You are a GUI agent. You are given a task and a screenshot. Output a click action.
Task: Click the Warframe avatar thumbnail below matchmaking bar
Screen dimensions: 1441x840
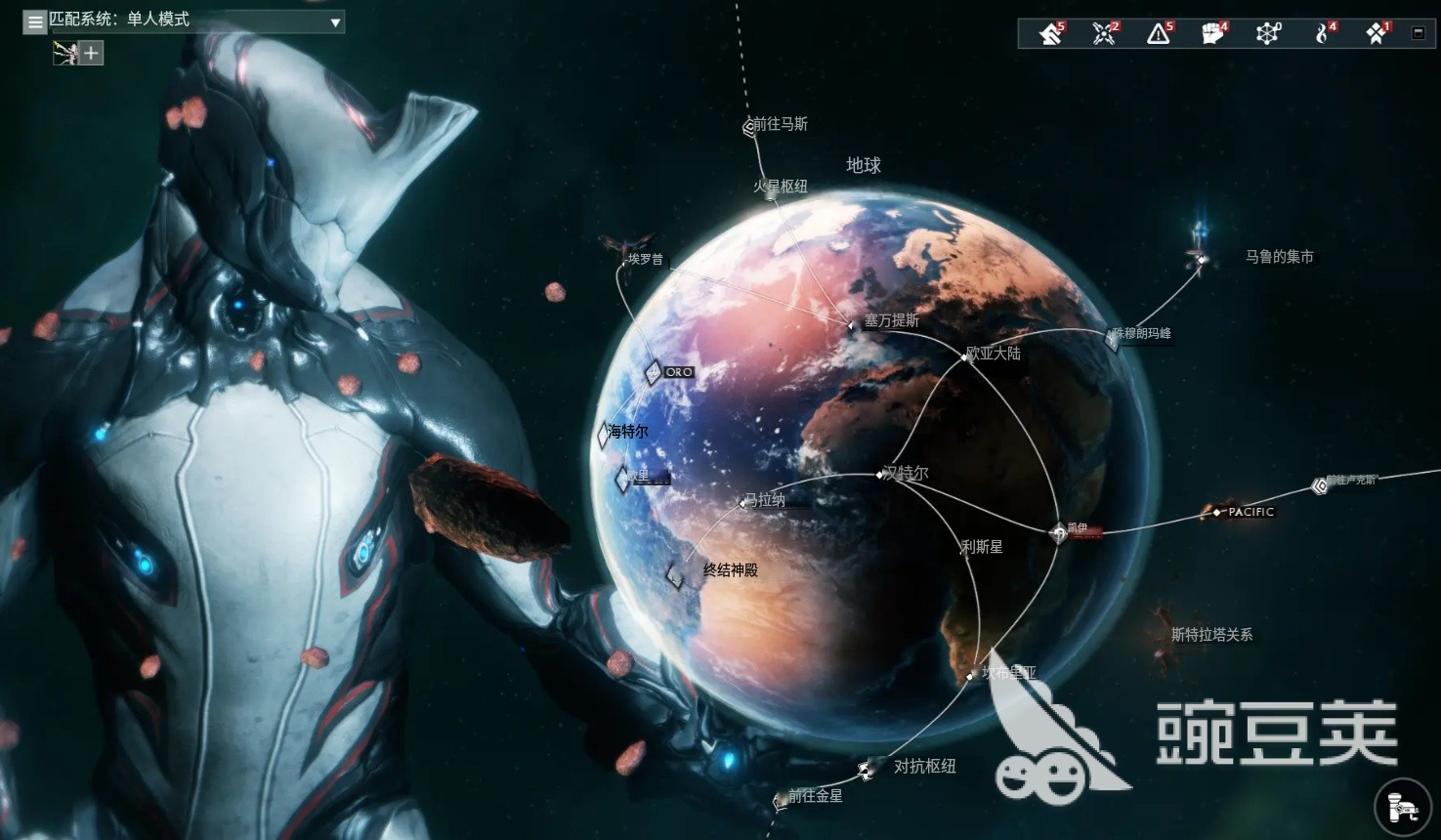[65, 53]
